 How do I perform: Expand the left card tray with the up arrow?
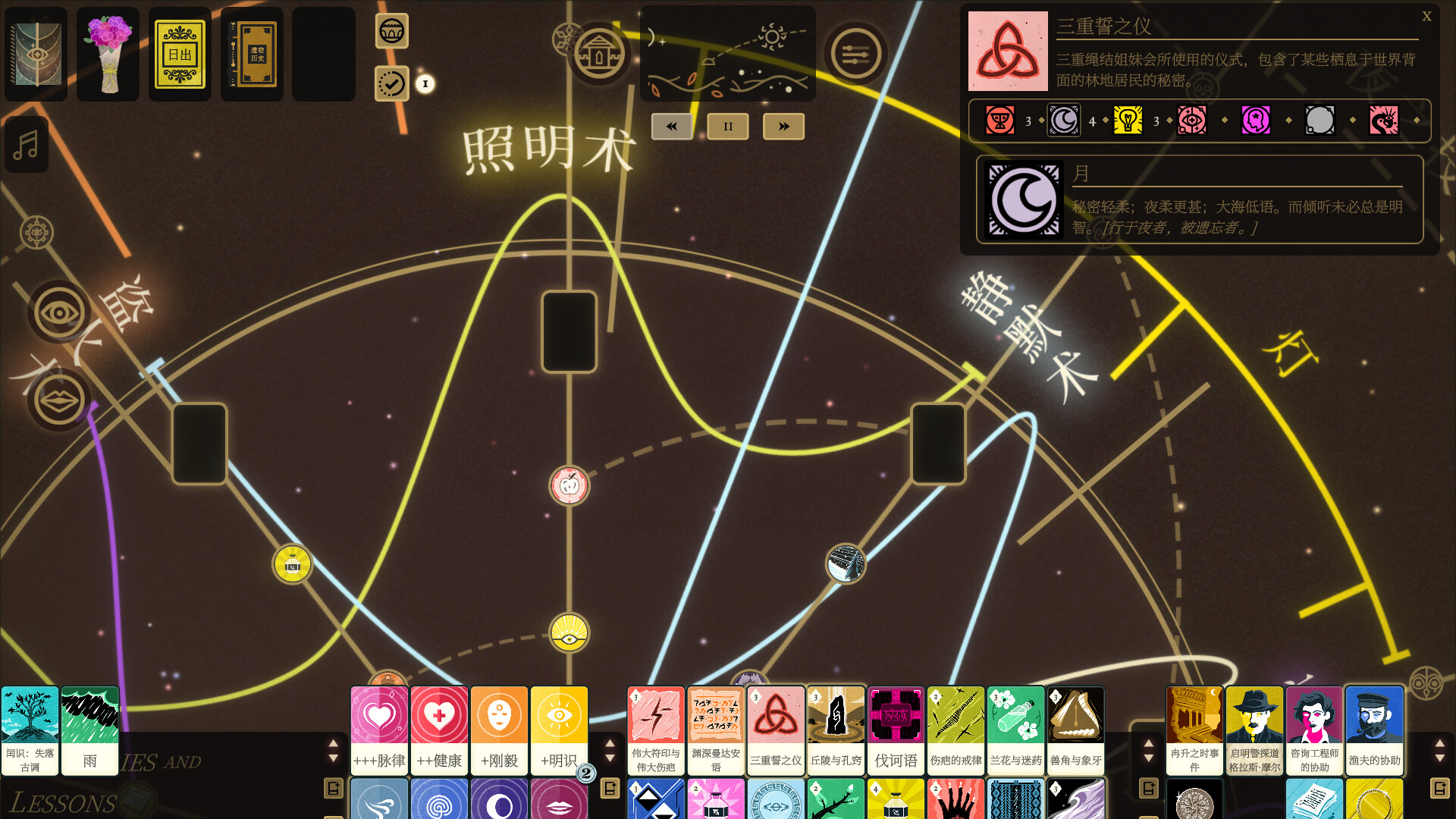click(x=334, y=745)
